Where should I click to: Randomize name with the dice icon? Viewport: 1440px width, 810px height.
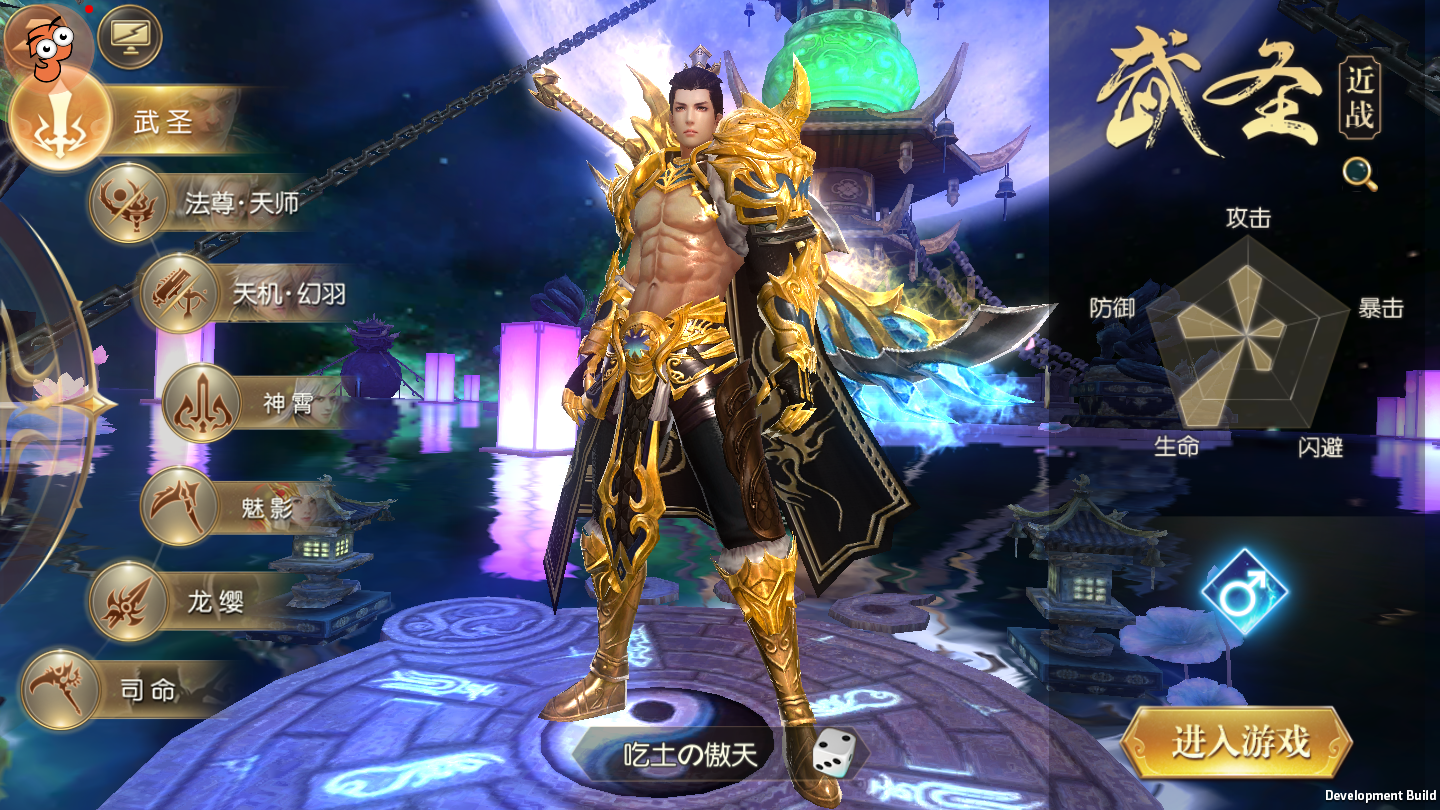click(831, 752)
